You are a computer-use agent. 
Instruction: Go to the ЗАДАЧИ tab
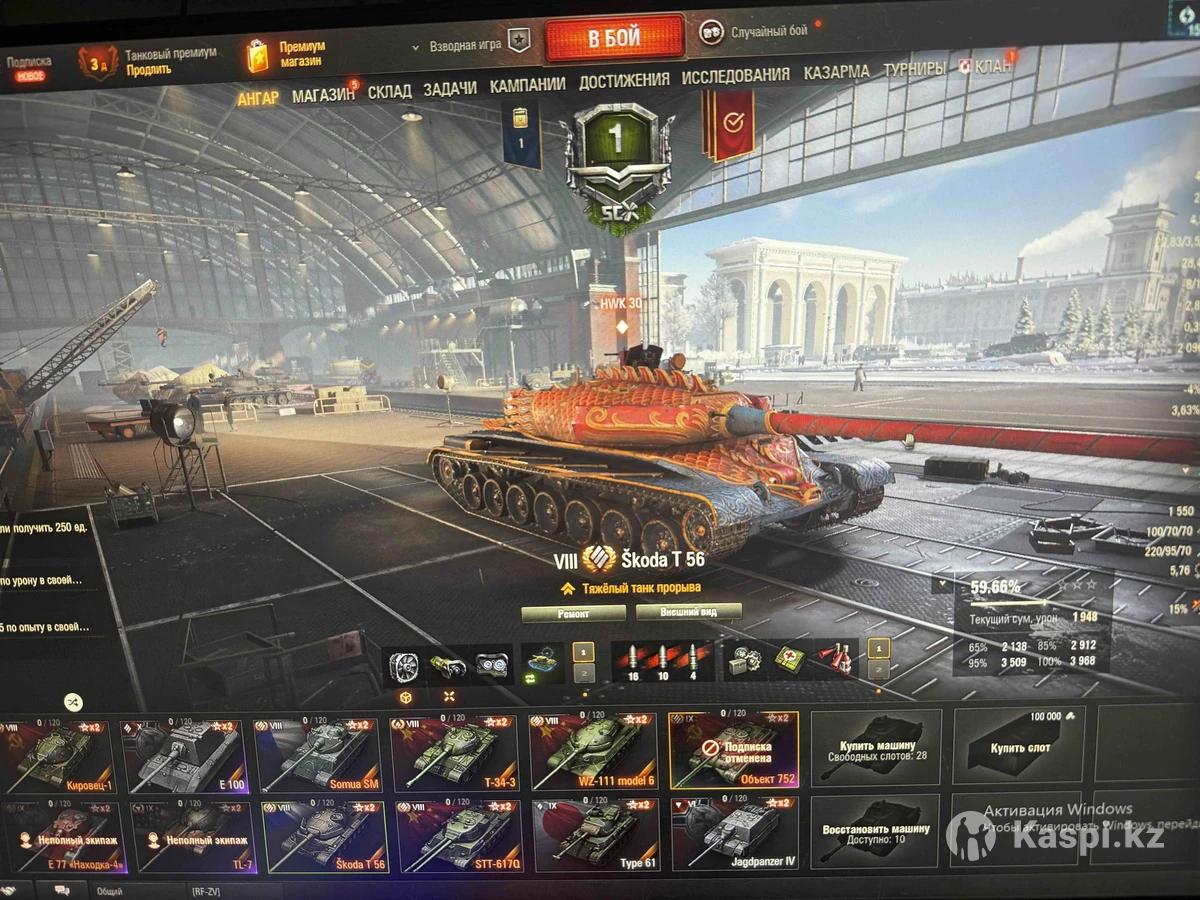(x=449, y=88)
